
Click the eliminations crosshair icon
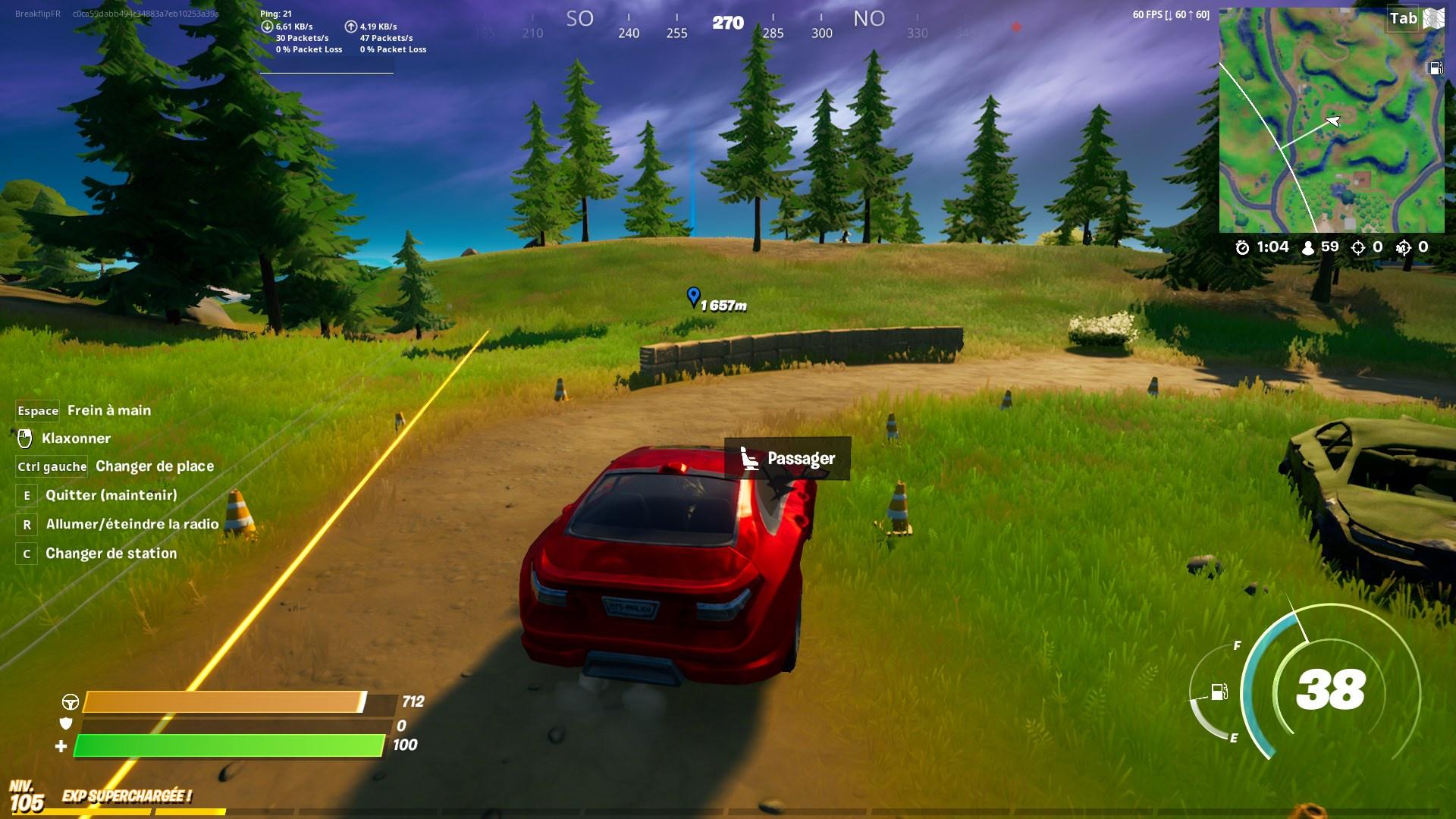click(1359, 246)
